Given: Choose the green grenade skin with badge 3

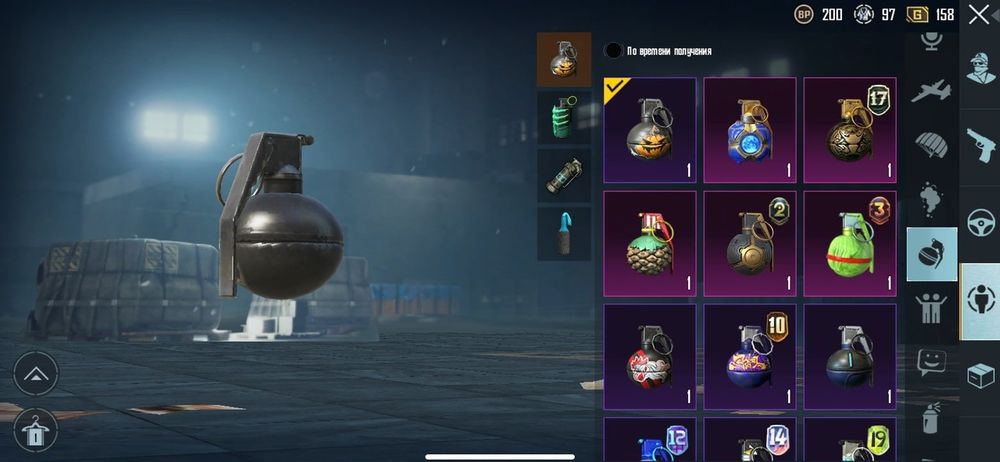Looking at the screenshot, I should 850,244.
